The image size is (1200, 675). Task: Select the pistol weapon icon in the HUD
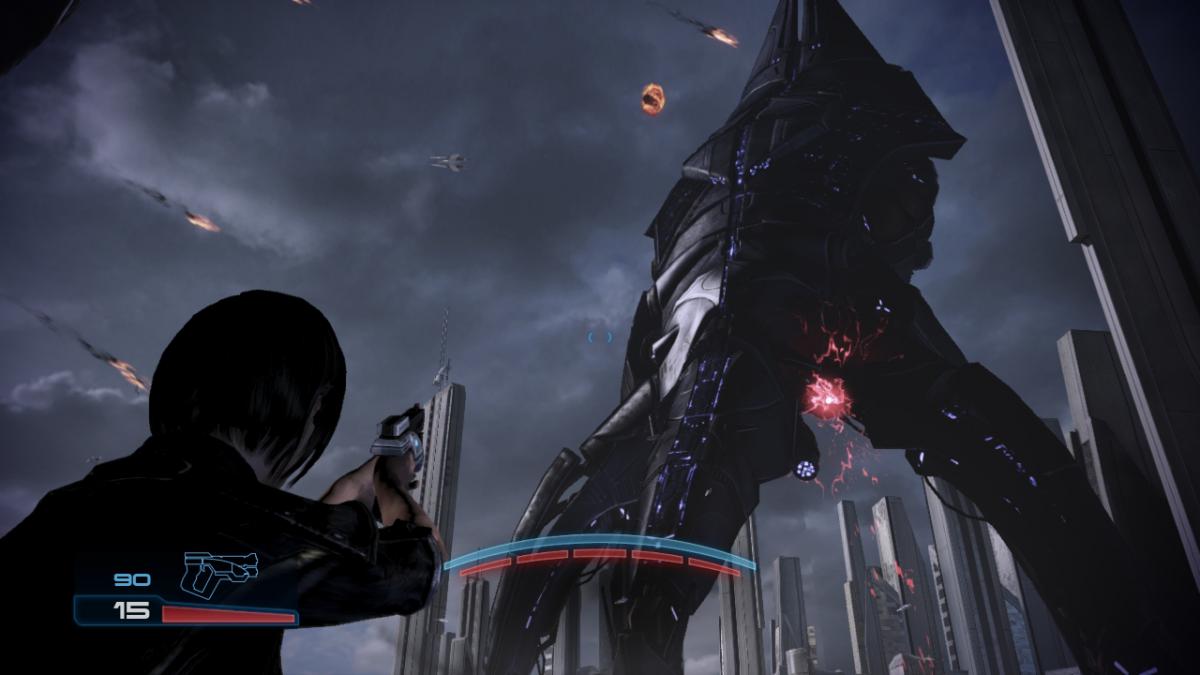point(218,573)
